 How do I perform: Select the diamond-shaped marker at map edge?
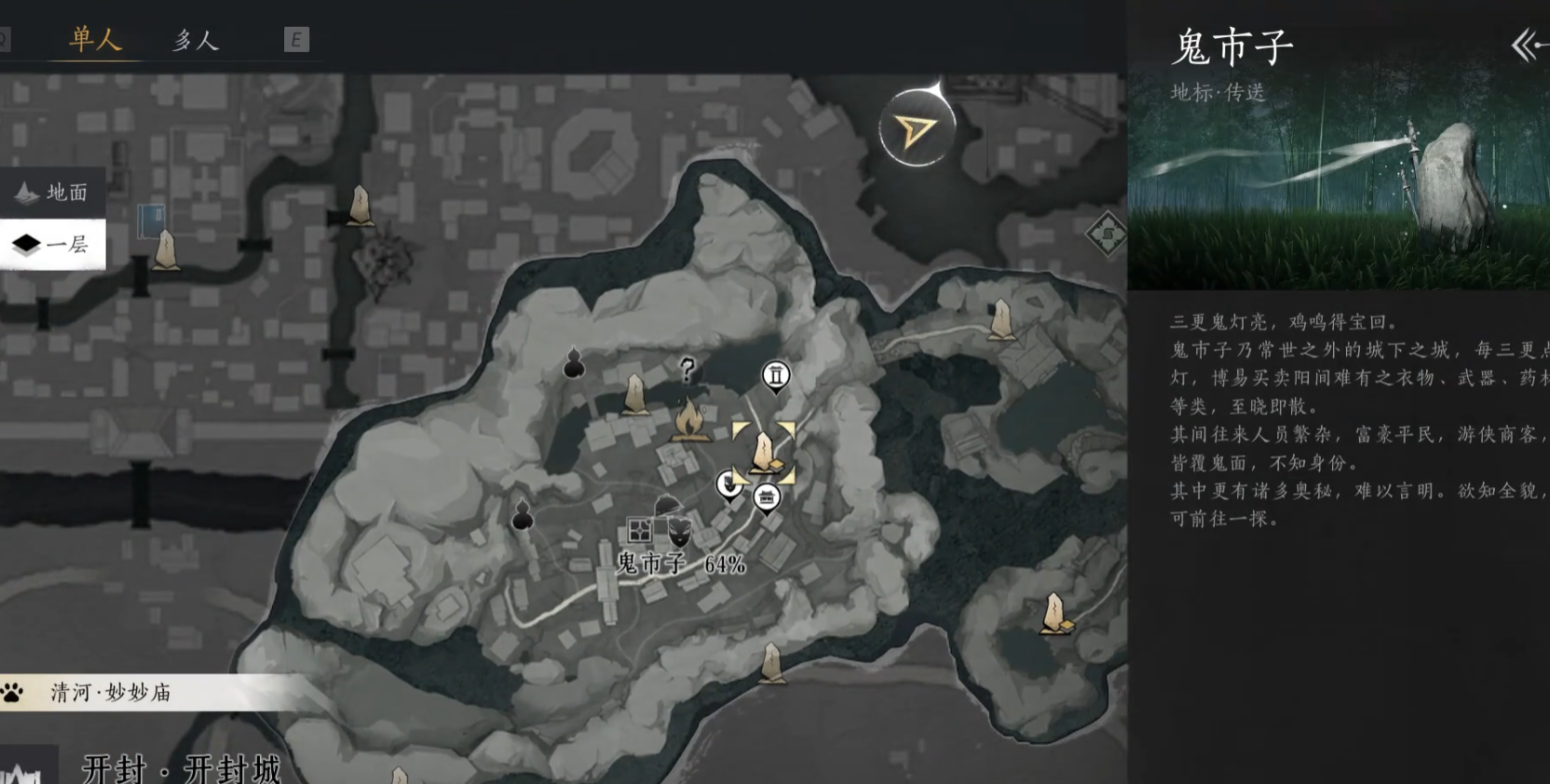[x=1107, y=236]
